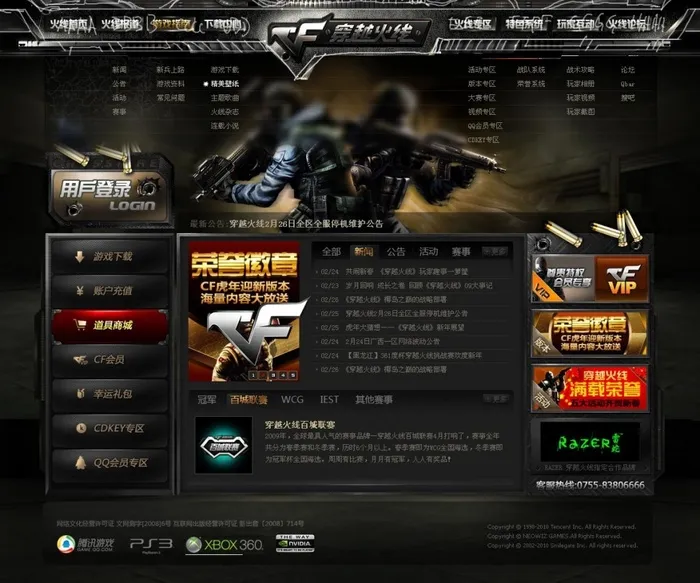
Task: Go to the QQ会员专区 section
Action: coord(110,462)
